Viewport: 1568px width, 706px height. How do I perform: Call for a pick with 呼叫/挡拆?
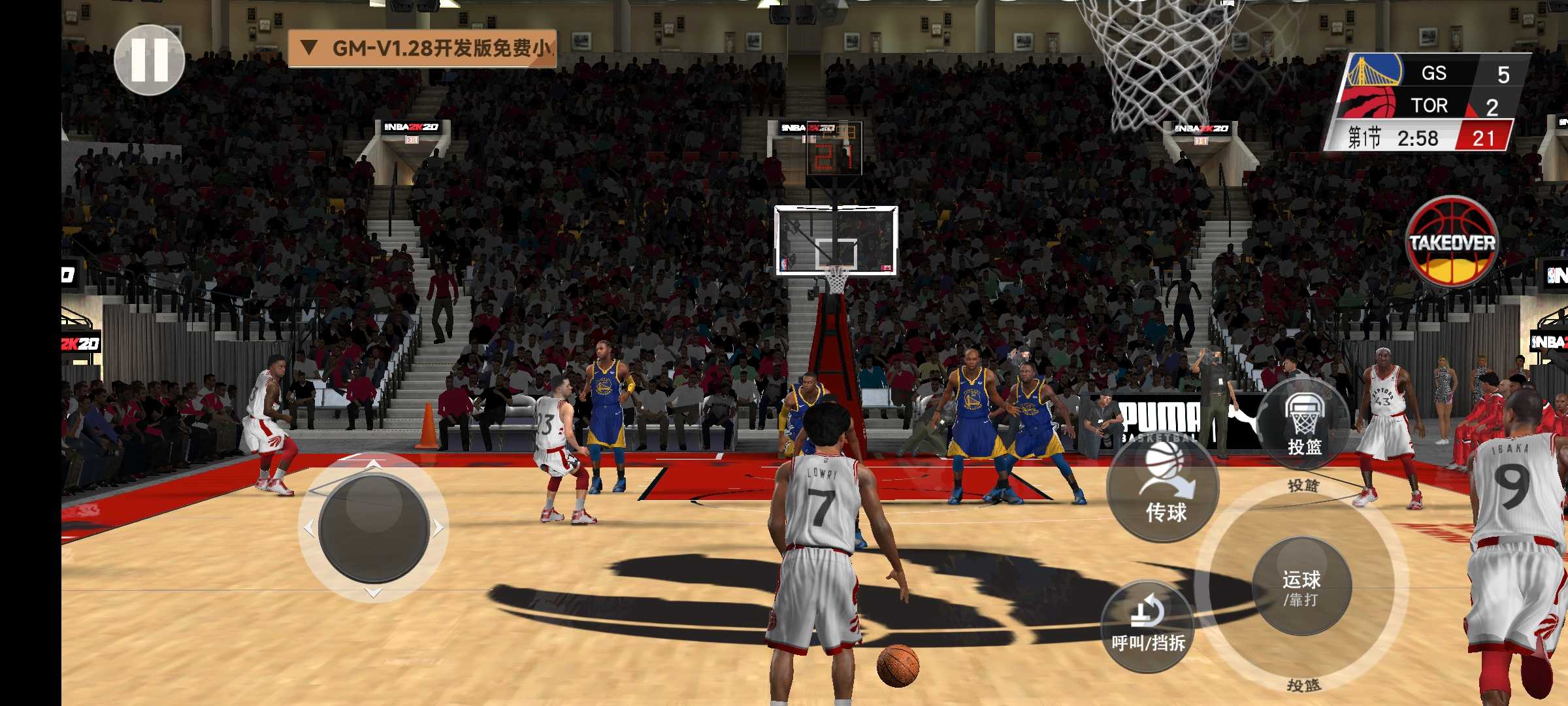(x=1148, y=626)
